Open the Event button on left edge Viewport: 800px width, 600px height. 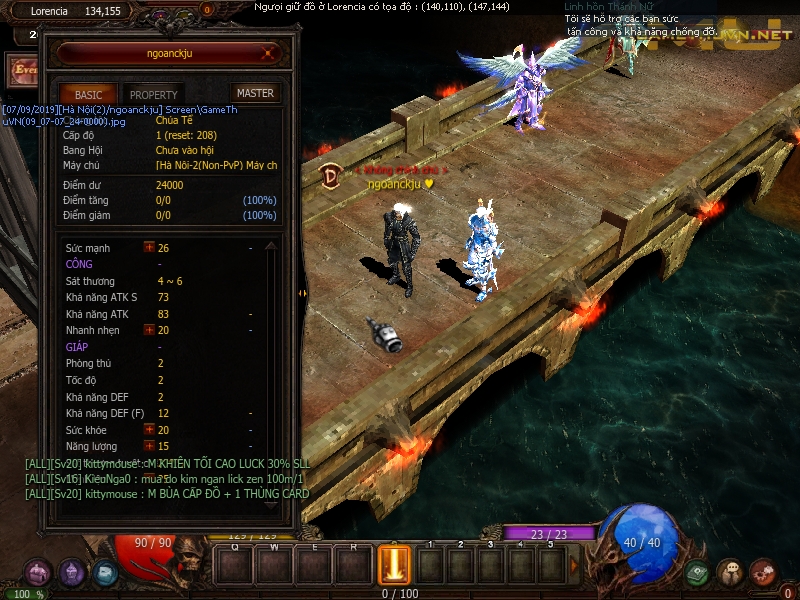(x=20, y=70)
